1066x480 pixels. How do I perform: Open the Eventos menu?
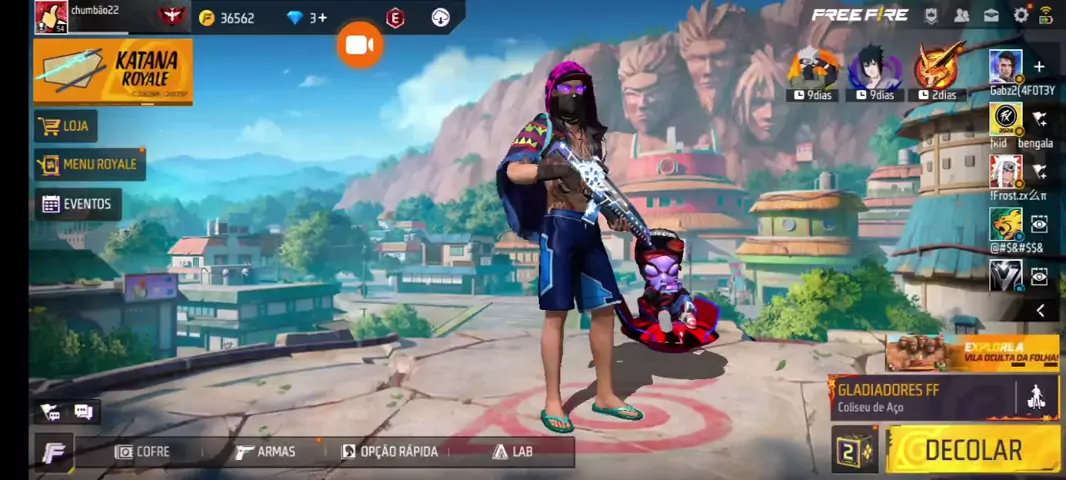coord(77,204)
